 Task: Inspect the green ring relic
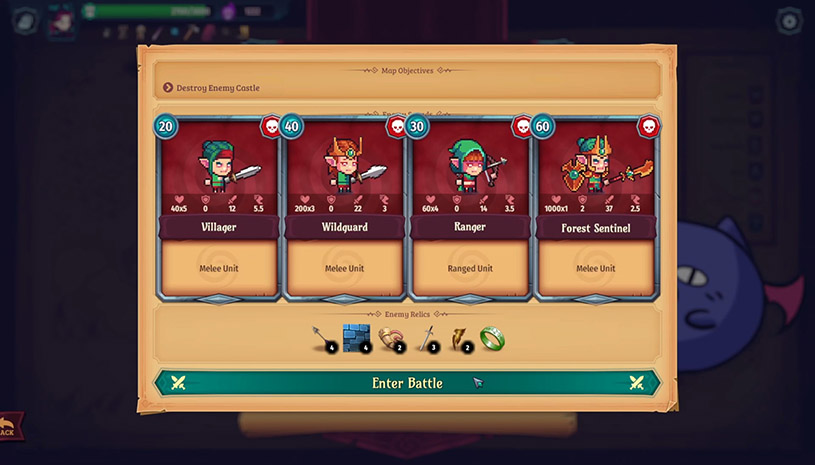point(491,338)
